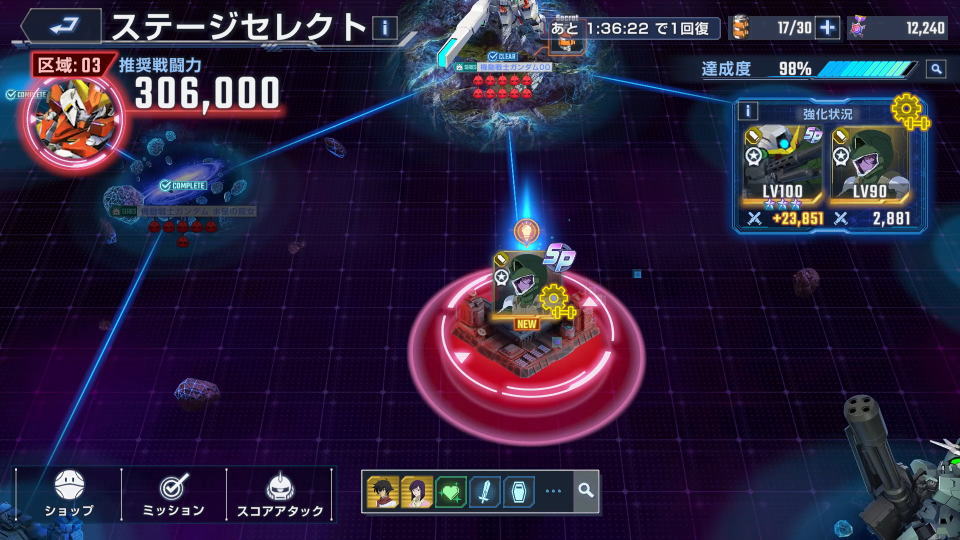Add stamina with the plus button

pyautogui.click(x=827, y=28)
